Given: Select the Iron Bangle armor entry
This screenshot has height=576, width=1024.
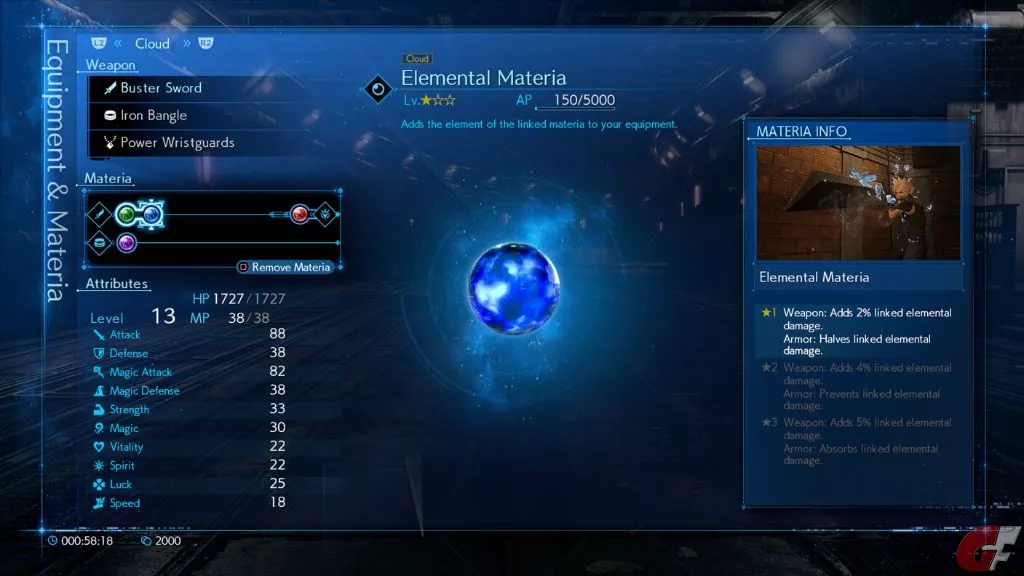Looking at the screenshot, I should [152, 115].
